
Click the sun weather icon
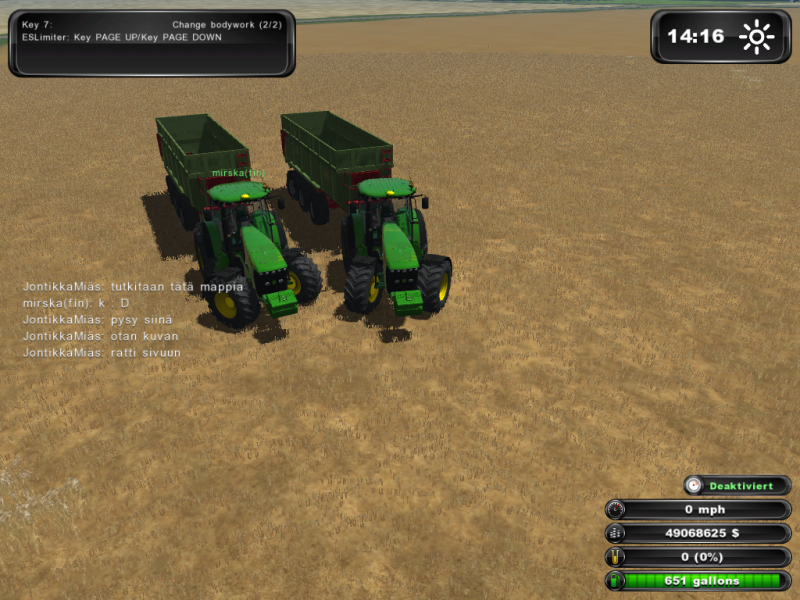756,38
